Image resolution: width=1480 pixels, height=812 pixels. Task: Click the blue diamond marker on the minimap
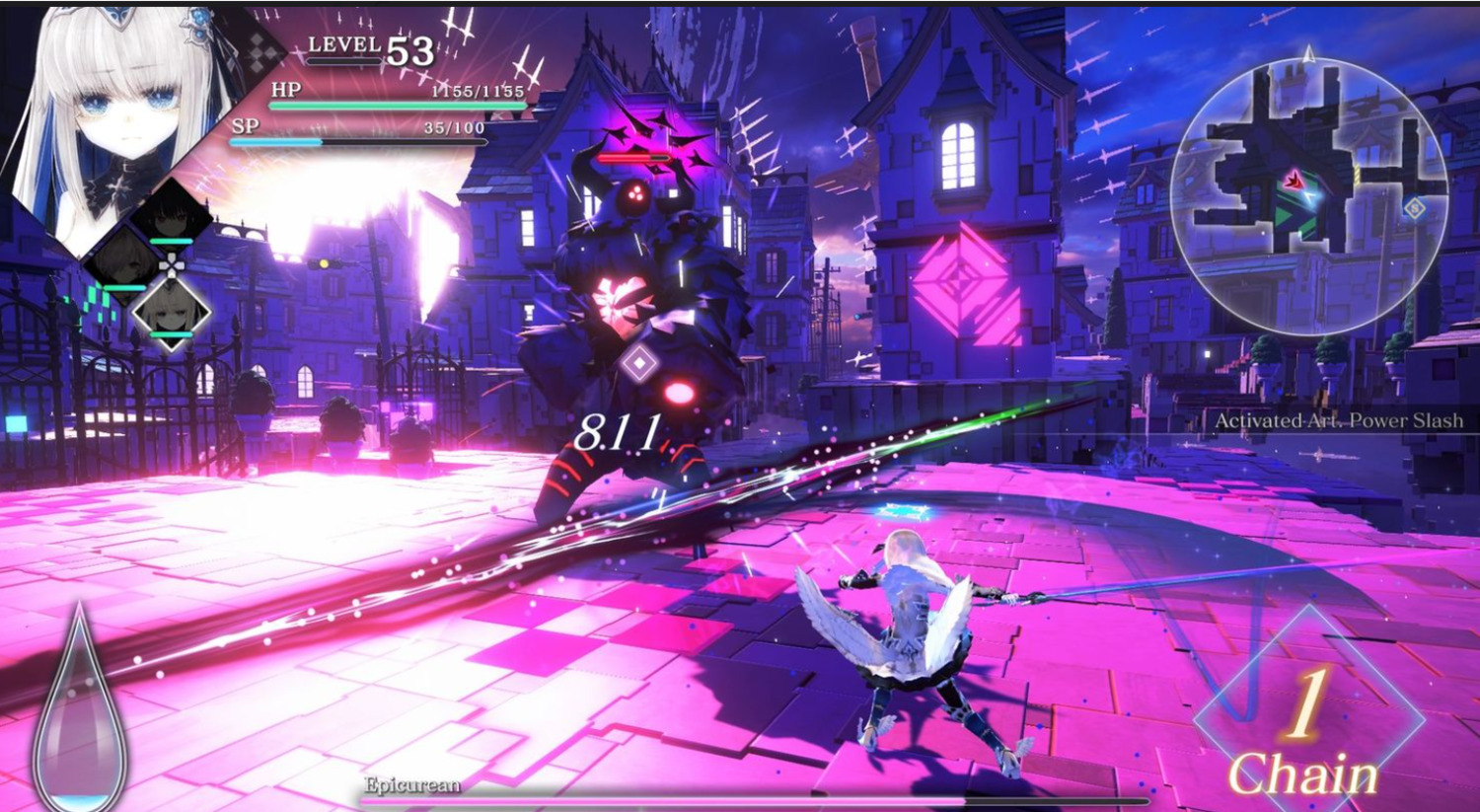coord(1414,208)
